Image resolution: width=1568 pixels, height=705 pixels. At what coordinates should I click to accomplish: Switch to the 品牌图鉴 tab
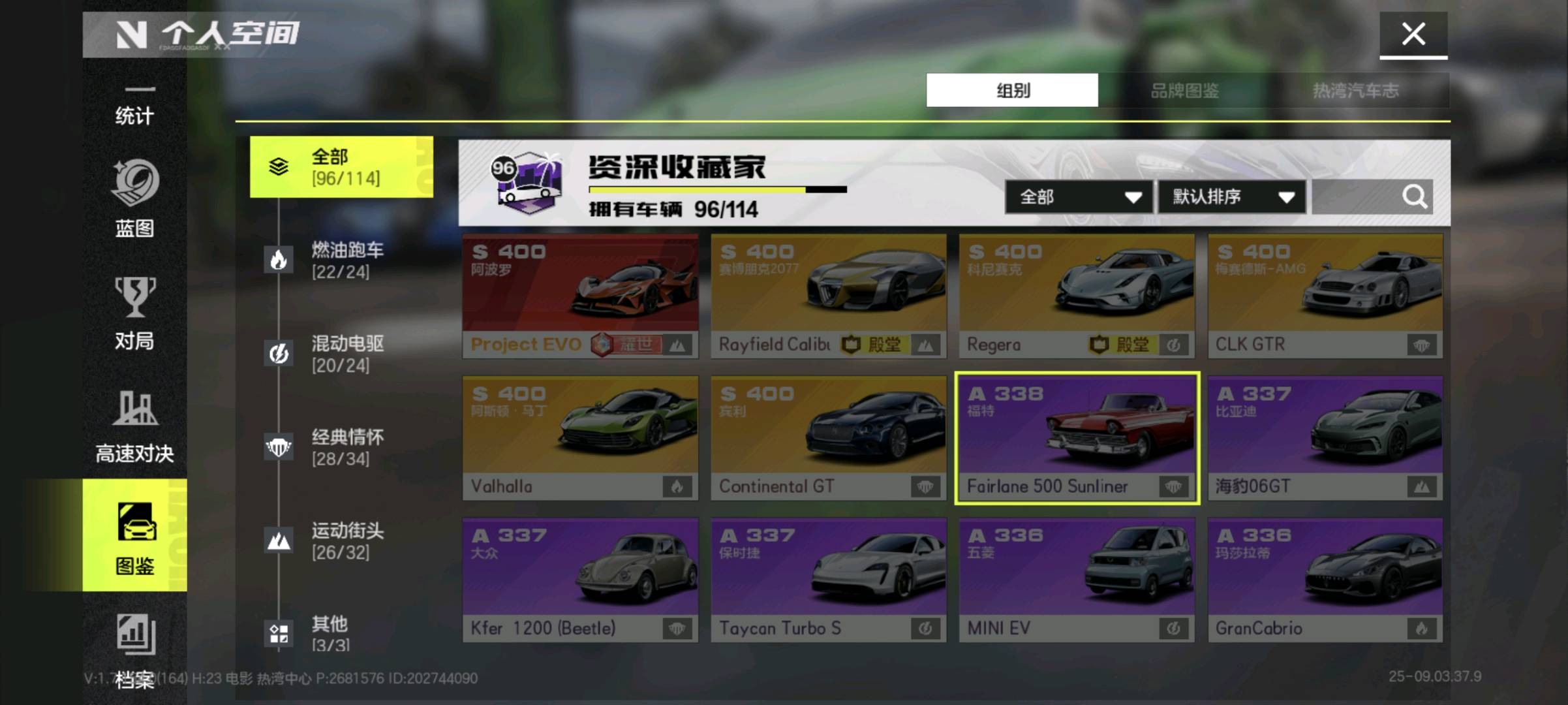tap(1184, 90)
